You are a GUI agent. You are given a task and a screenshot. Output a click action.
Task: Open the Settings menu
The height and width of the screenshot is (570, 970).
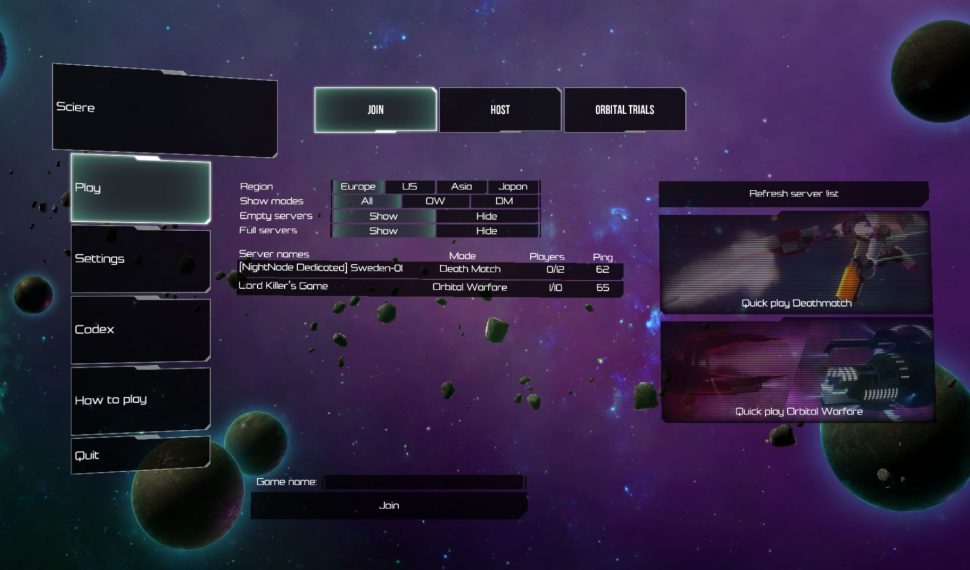[140, 259]
